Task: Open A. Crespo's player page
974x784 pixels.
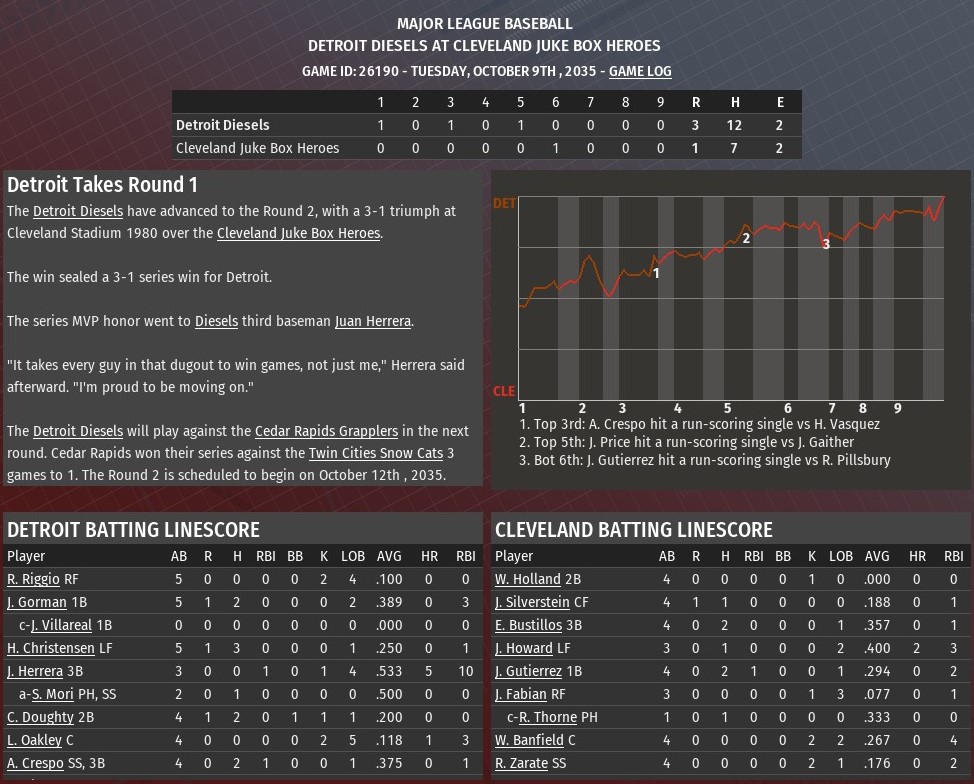Action: 35,763
